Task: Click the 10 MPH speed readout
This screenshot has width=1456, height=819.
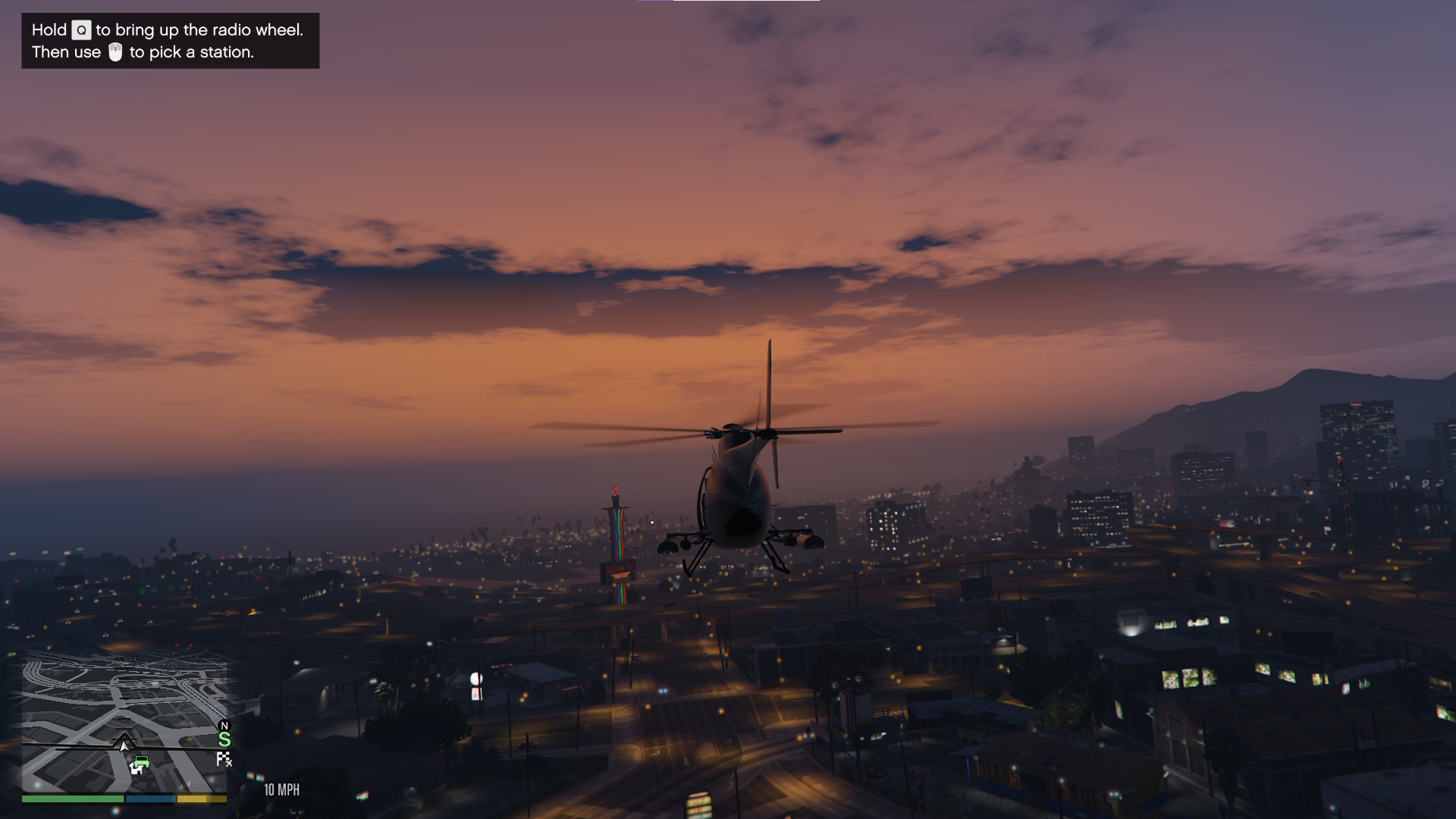Action: click(x=282, y=789)
